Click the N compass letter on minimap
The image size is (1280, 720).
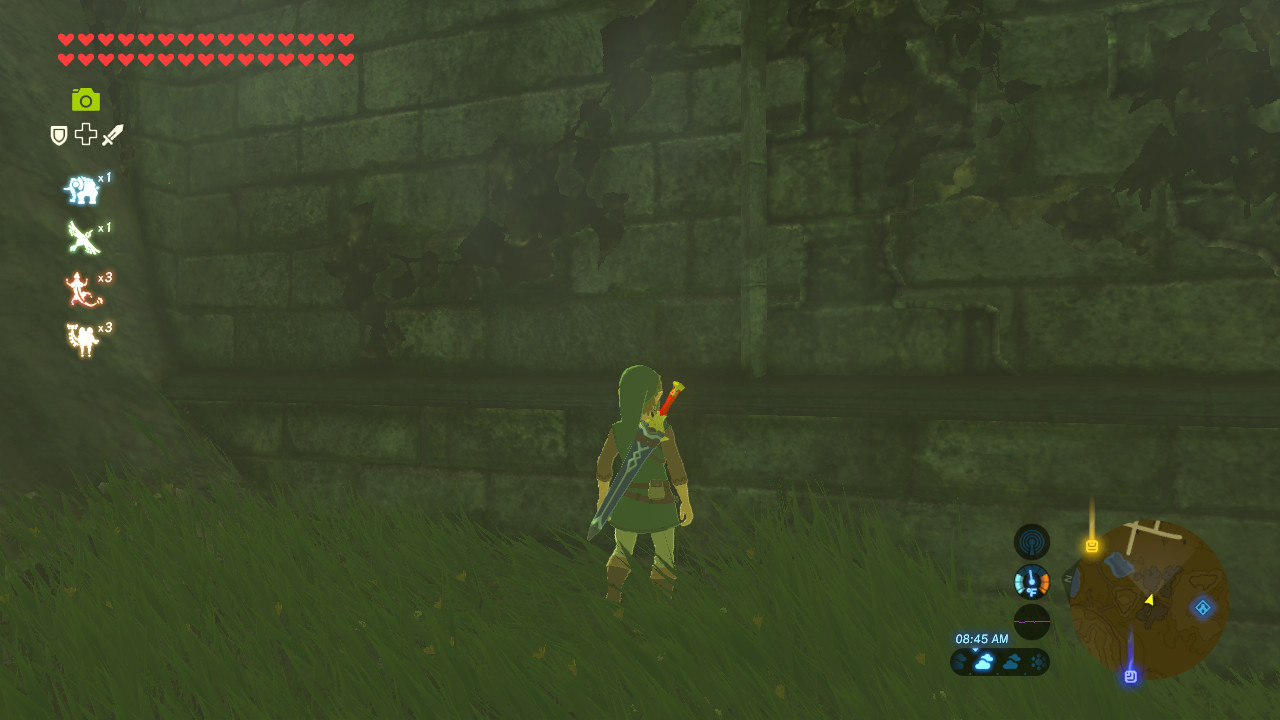point(1068,578)
